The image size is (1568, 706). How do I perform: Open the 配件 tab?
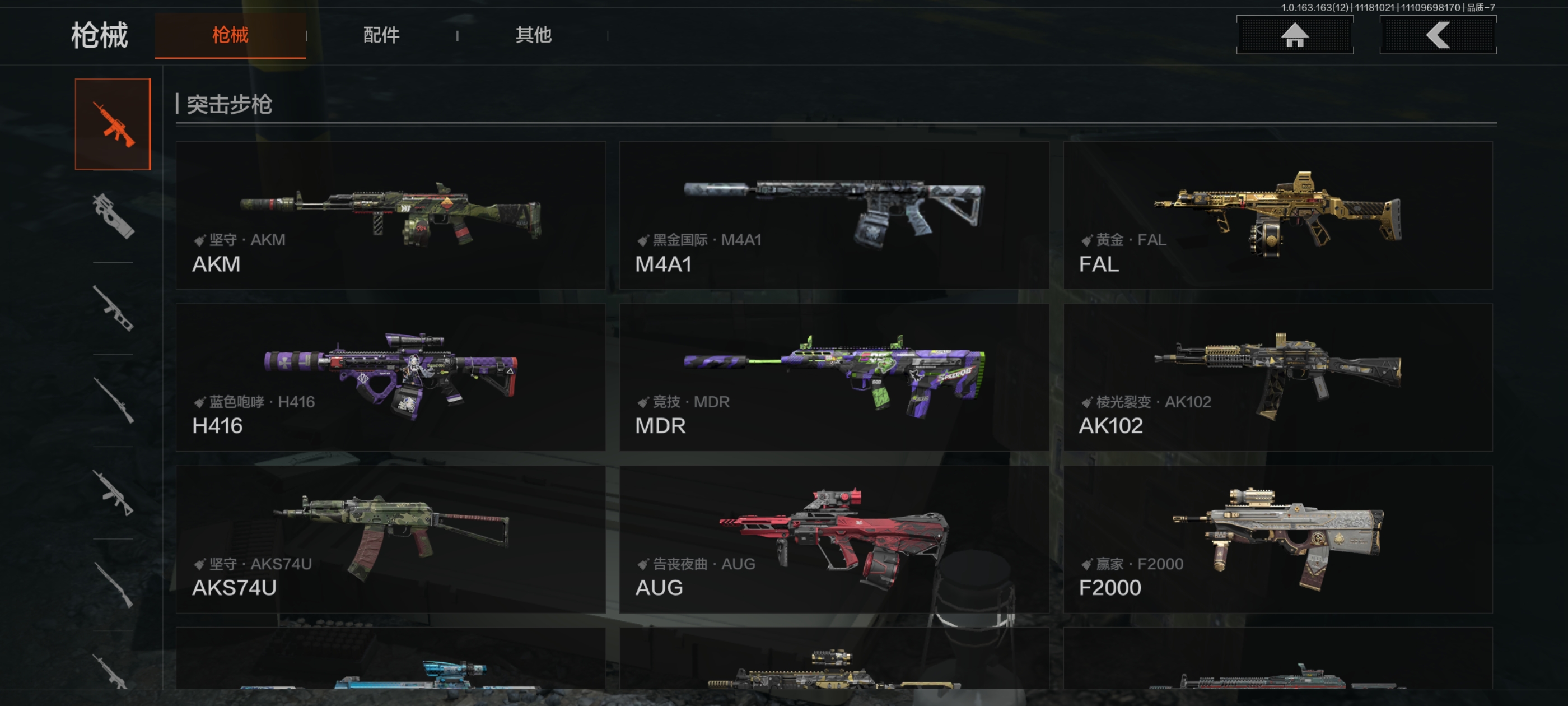click(x=381, y=35)
